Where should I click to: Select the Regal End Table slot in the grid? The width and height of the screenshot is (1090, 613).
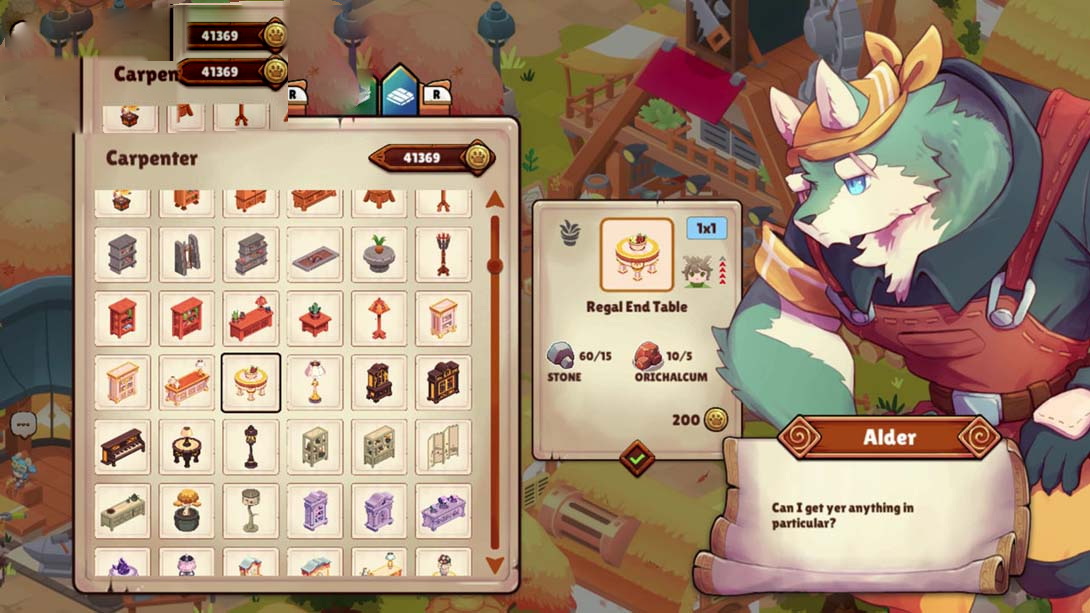[251, 382]
